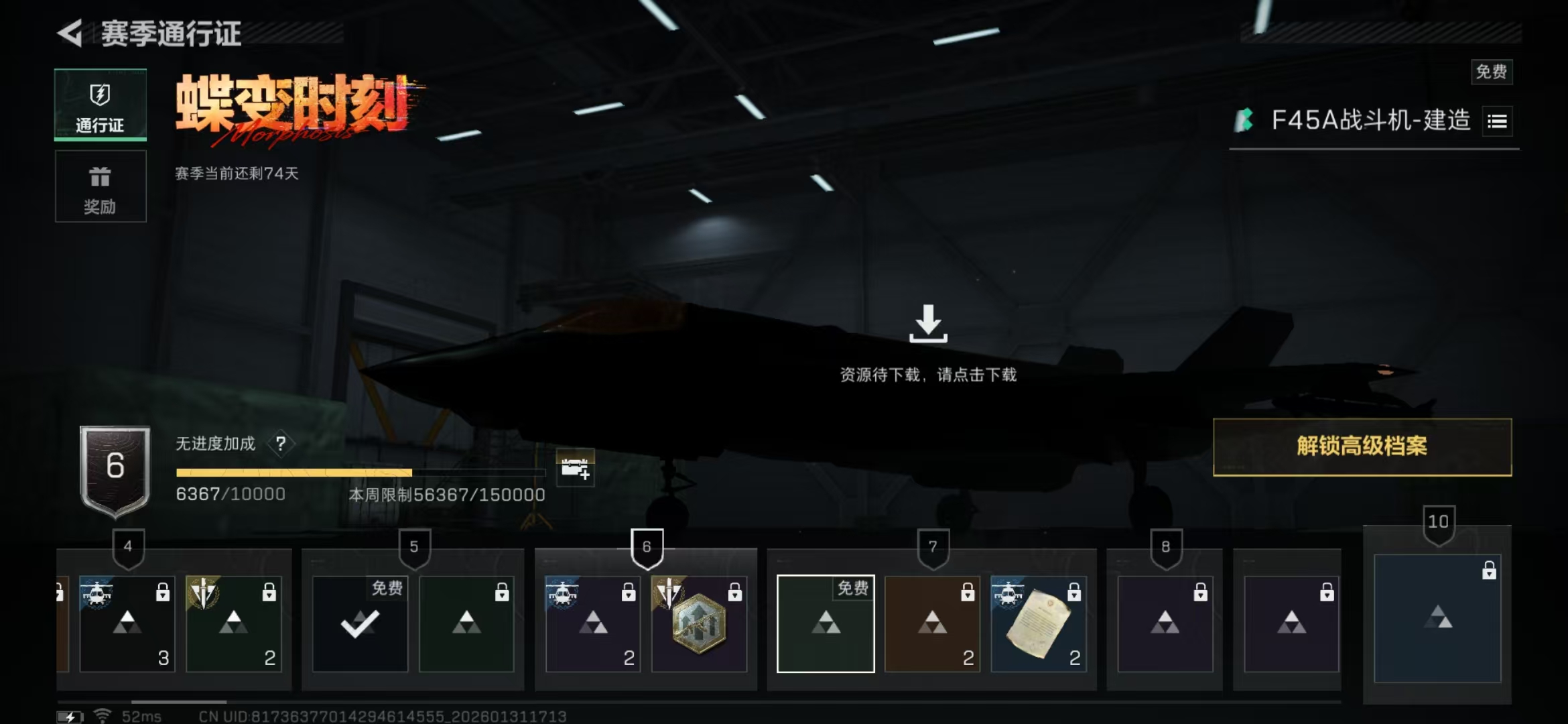This screenshot has height=724, width=1568.
Task: Select the locked reward showing quantity 3
Action: (127, 624)
